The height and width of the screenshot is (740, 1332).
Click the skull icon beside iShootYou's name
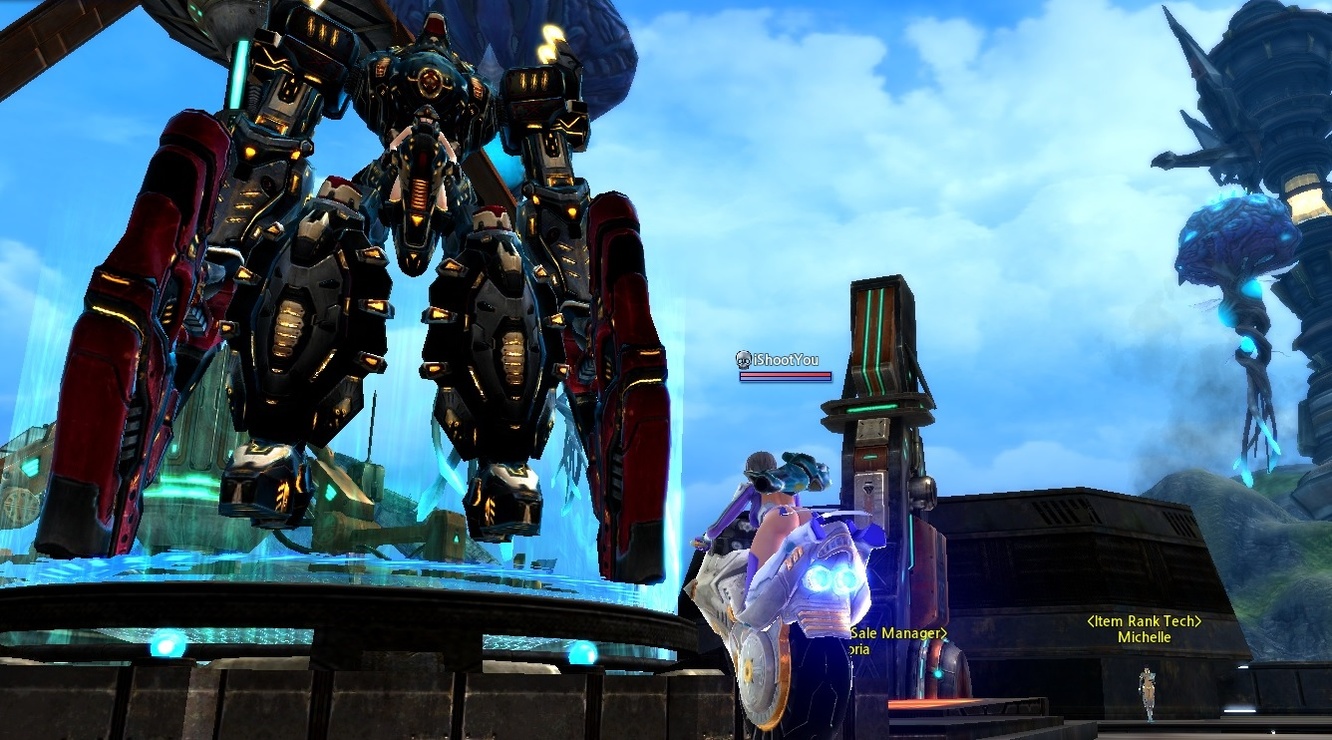coord(744,357)
